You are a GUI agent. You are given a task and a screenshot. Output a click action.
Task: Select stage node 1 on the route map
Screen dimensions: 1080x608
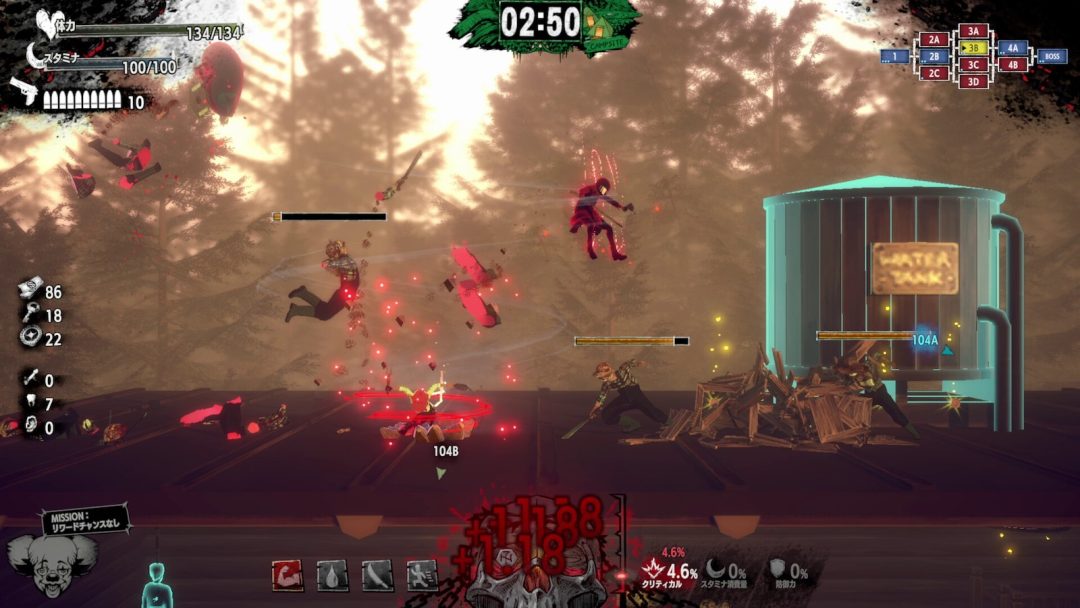(x=894, y=57)
